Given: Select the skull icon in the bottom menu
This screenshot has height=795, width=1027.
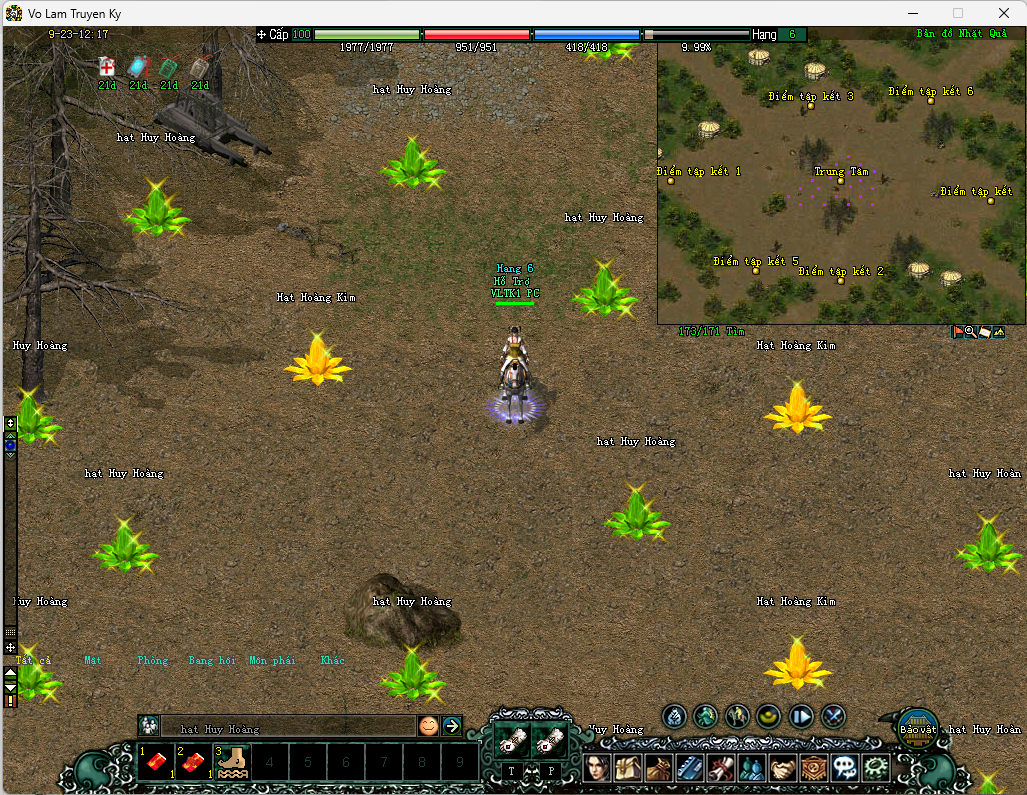Looking at the screenshot, I should 845,768.
